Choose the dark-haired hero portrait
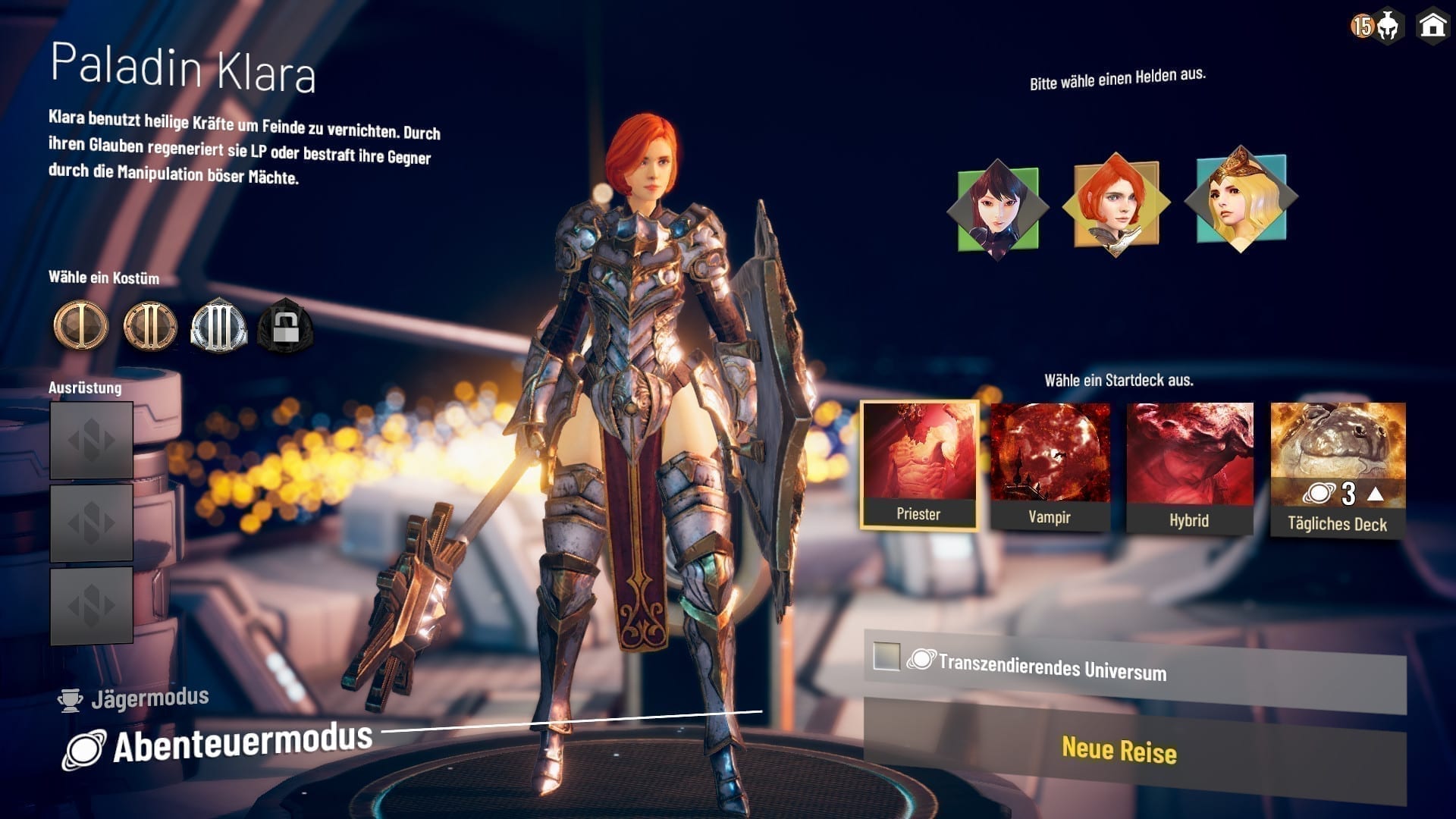 pos(997,209)
